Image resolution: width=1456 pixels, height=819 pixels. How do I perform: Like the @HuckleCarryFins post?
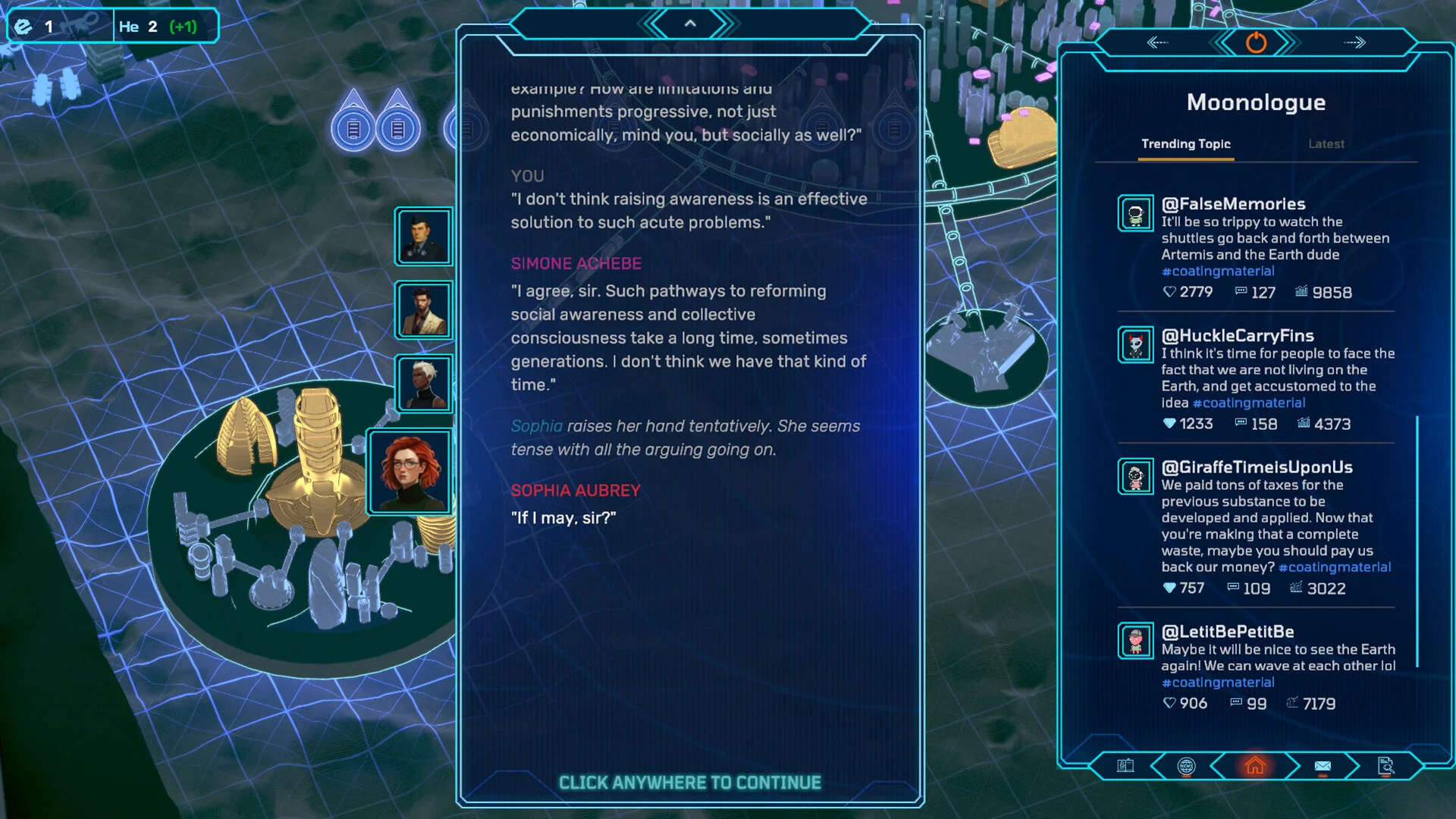click(x=1169, y=424)
